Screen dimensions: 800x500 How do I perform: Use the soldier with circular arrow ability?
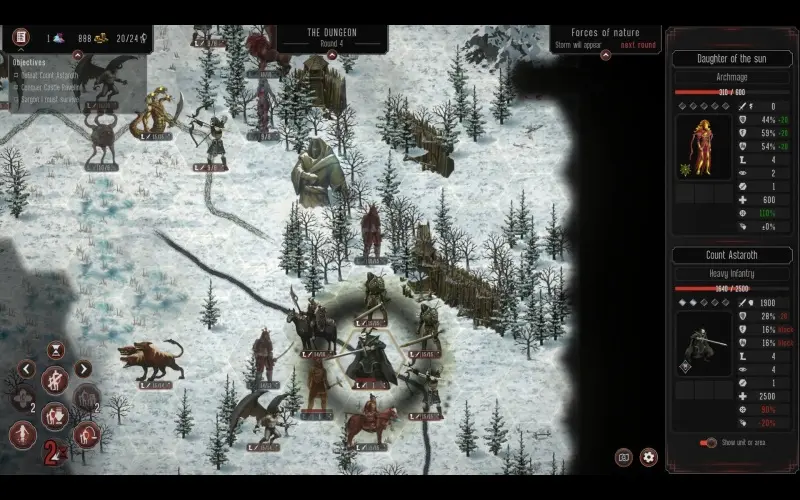click(x=88, y=434)
